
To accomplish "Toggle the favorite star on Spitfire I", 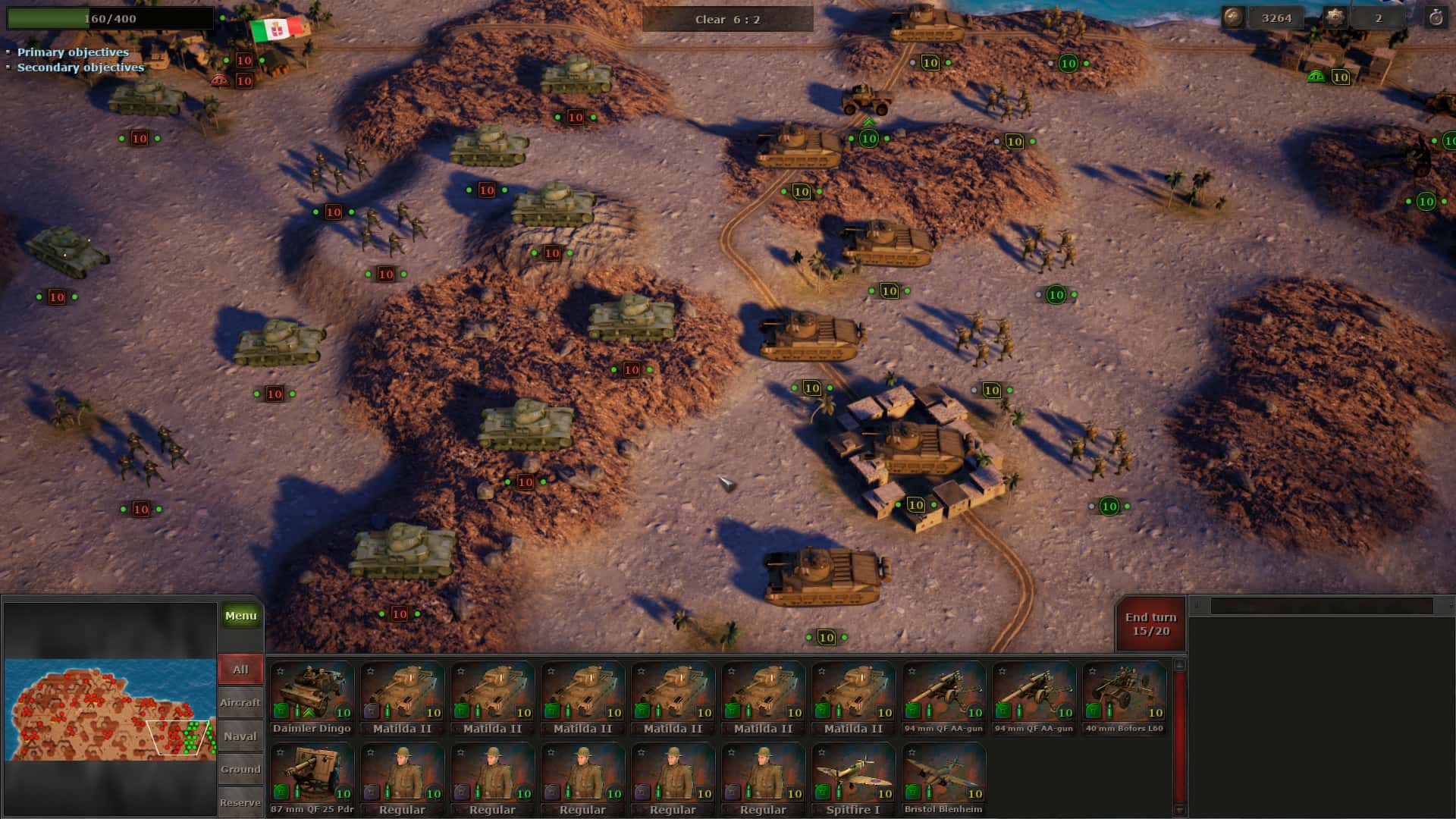I will [x=821, y=752].
